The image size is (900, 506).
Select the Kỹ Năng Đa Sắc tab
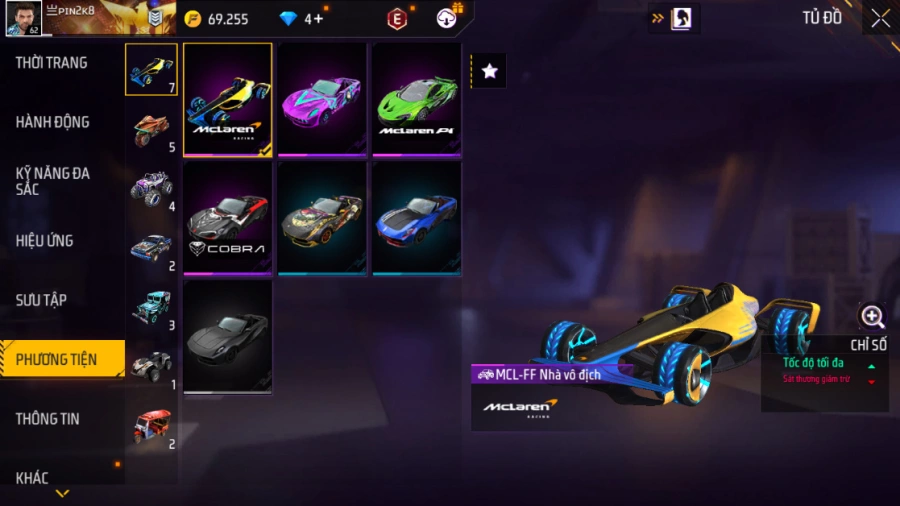tap(53, 181)
